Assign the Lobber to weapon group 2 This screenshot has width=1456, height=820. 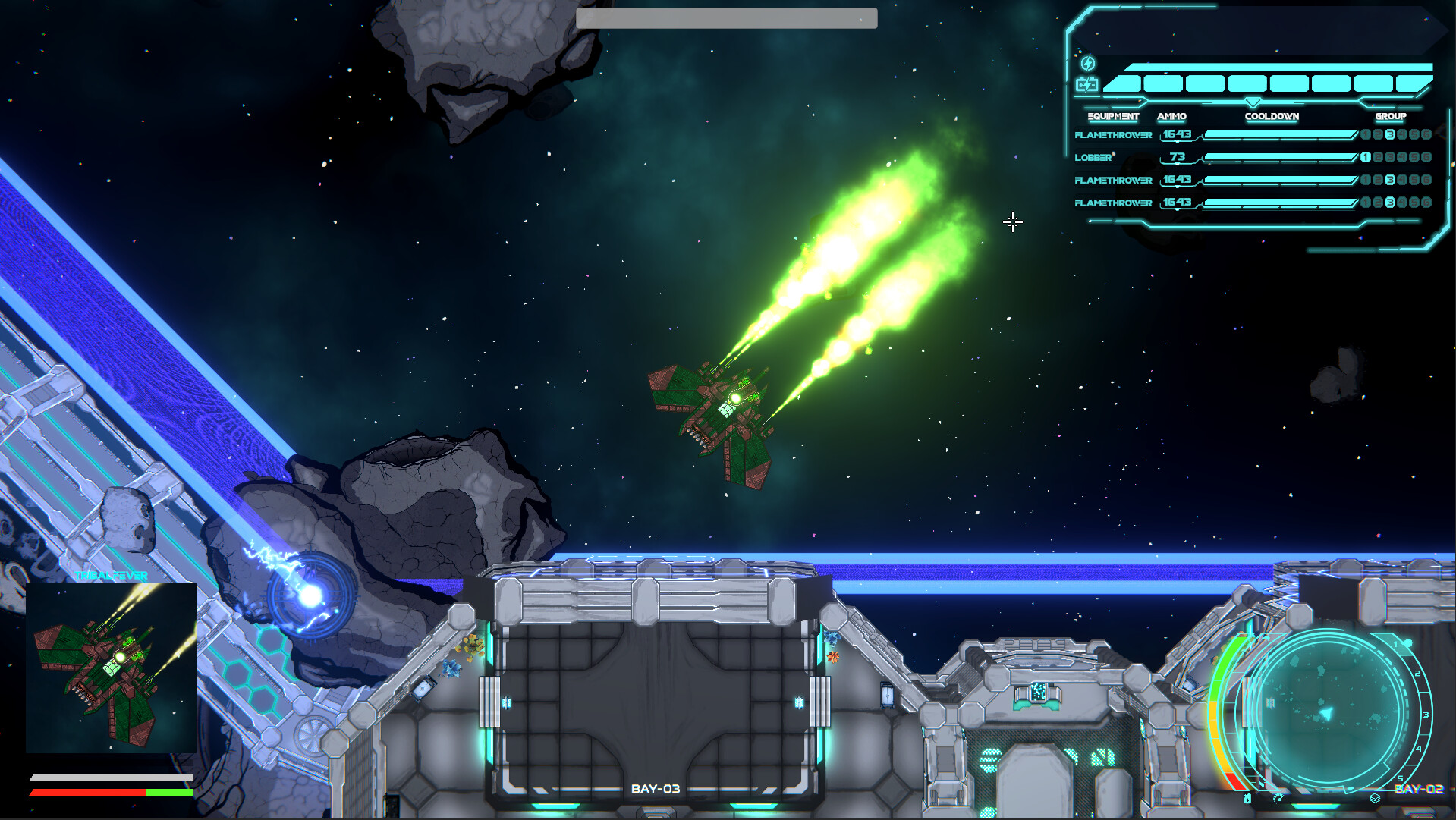[1376, 158]
